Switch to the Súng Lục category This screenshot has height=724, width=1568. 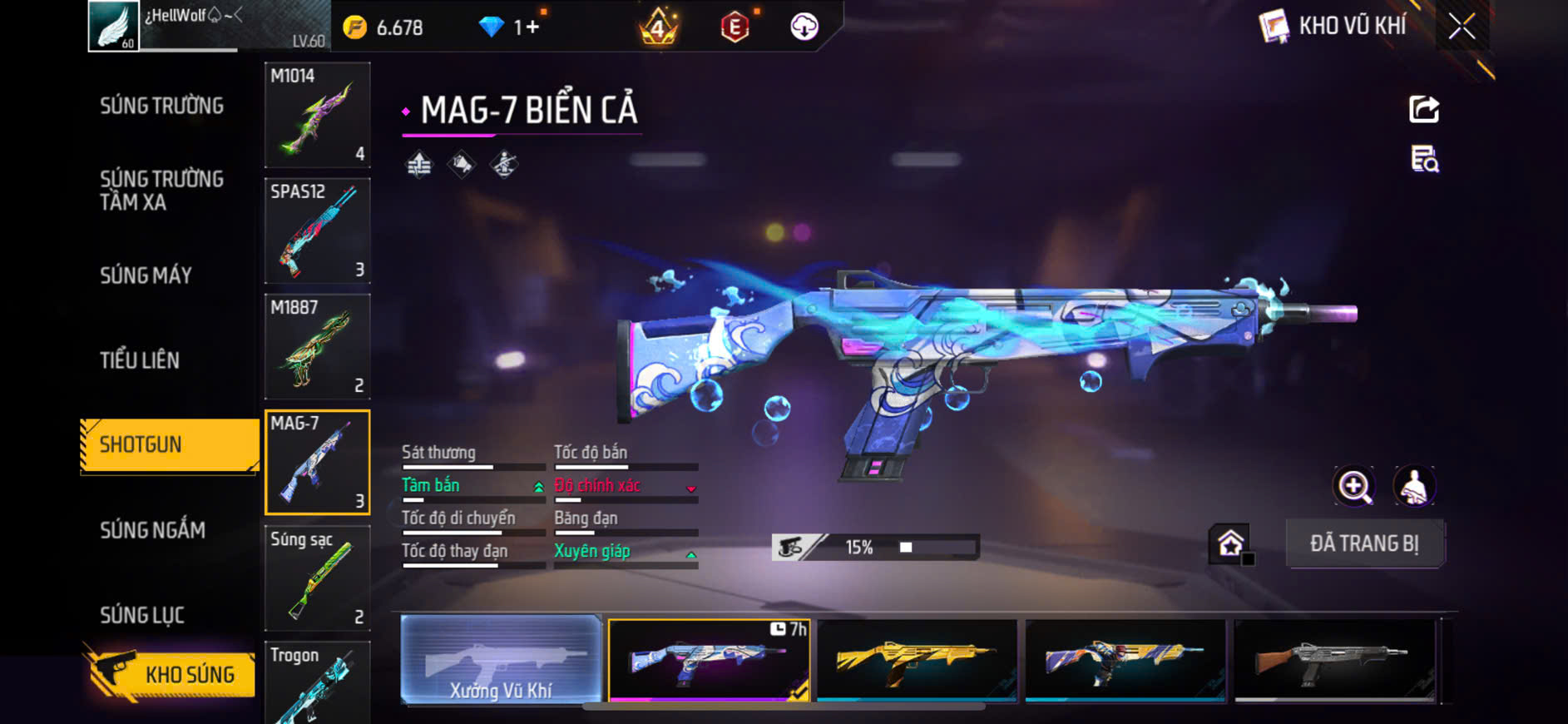pos(142,615)
